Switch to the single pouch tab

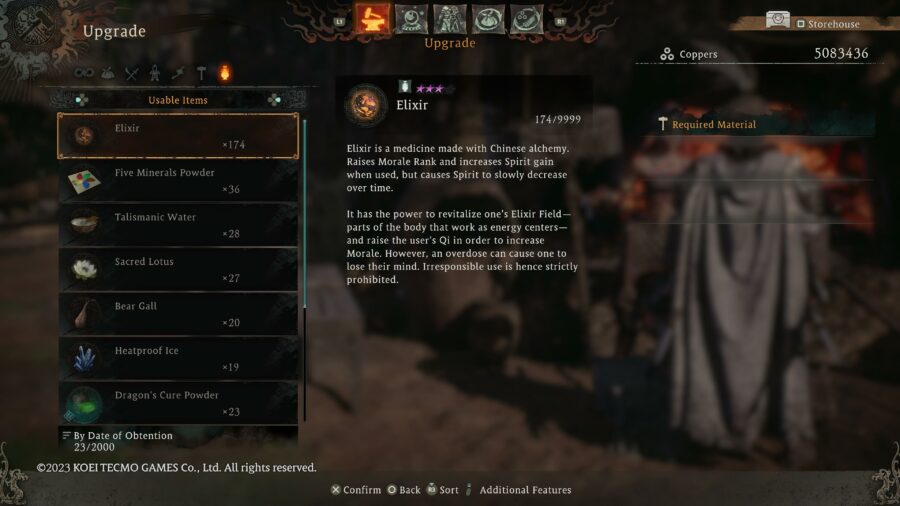[488, 19]
